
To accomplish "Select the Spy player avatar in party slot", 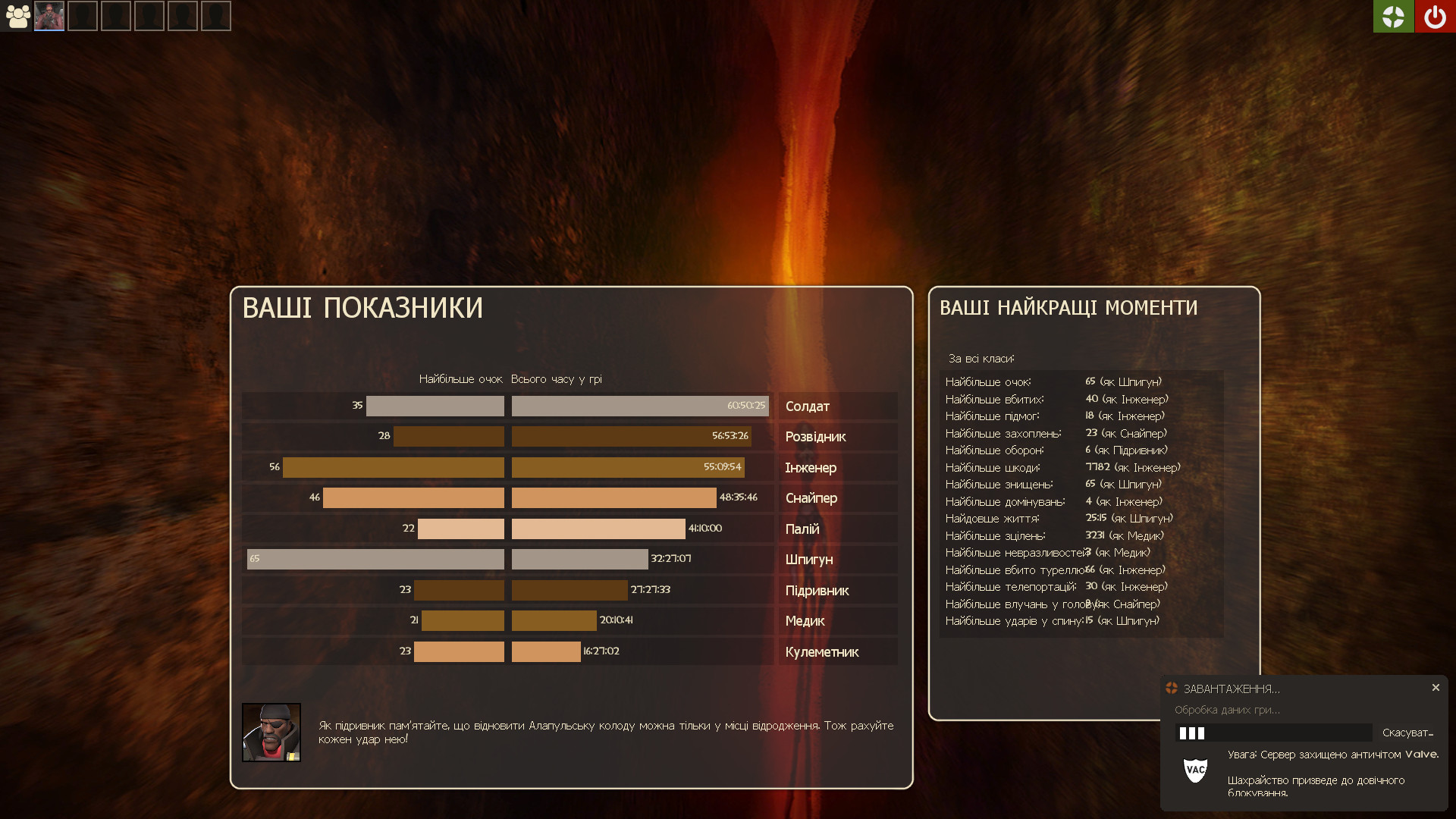I will coord(49,16).
